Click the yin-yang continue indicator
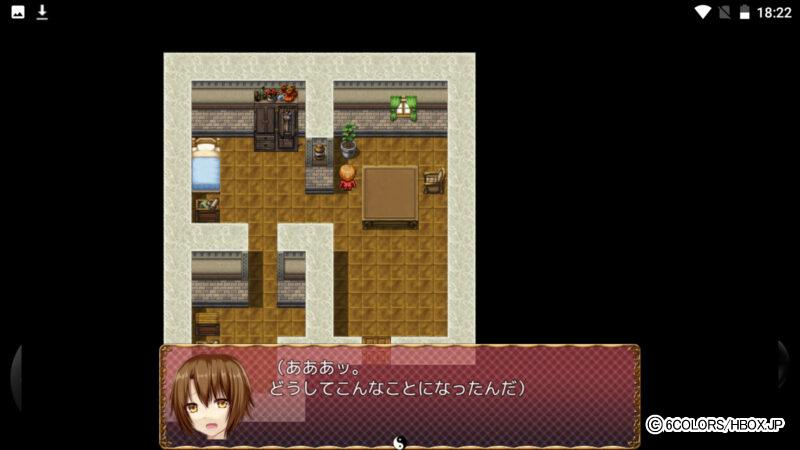The height and width of the screenshot is (450, 800). click(x=399, y=441)
